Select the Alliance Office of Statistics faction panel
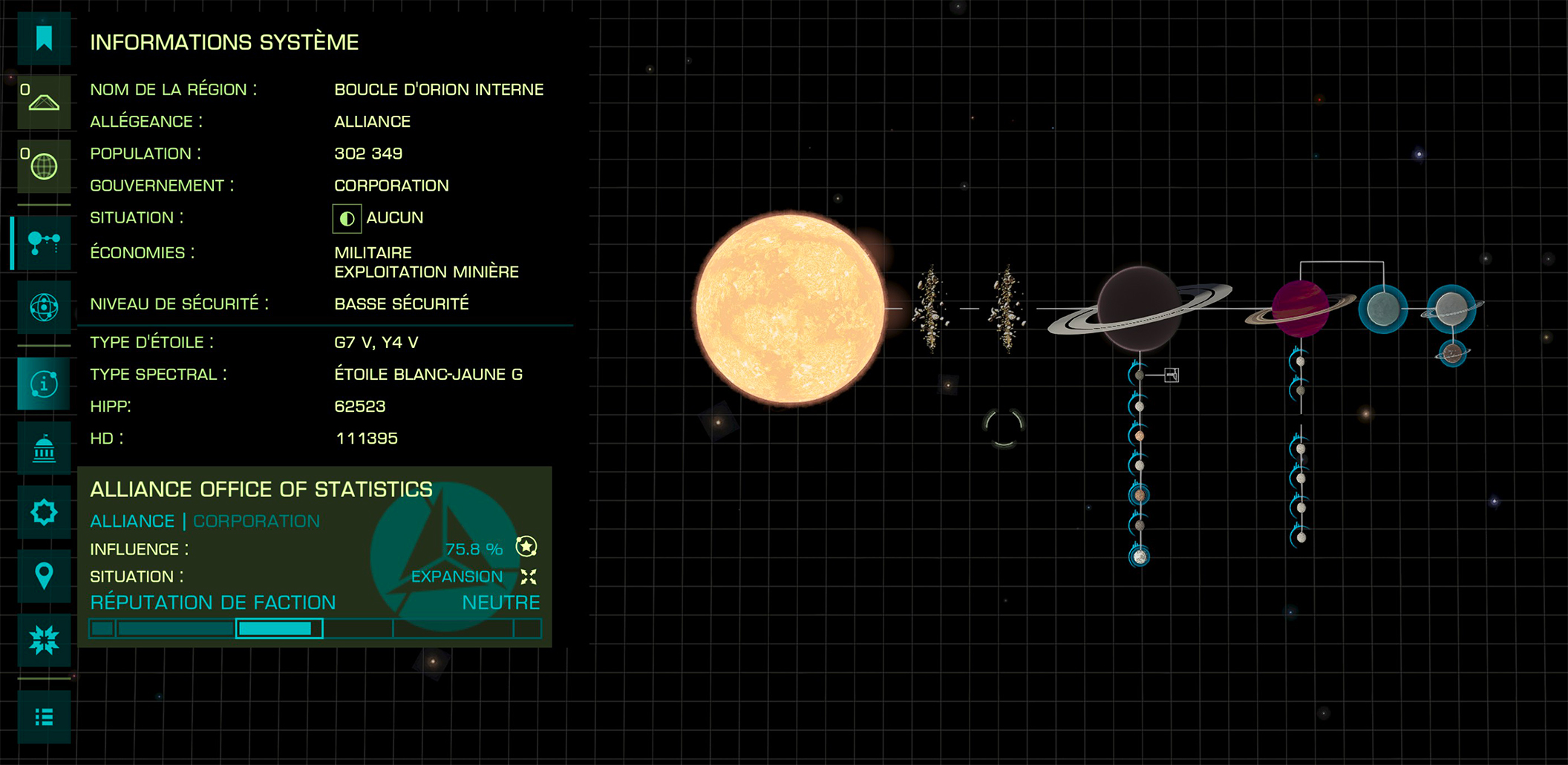The height and width of the screenshot is (765, 1568). click(x=314, y=556)
